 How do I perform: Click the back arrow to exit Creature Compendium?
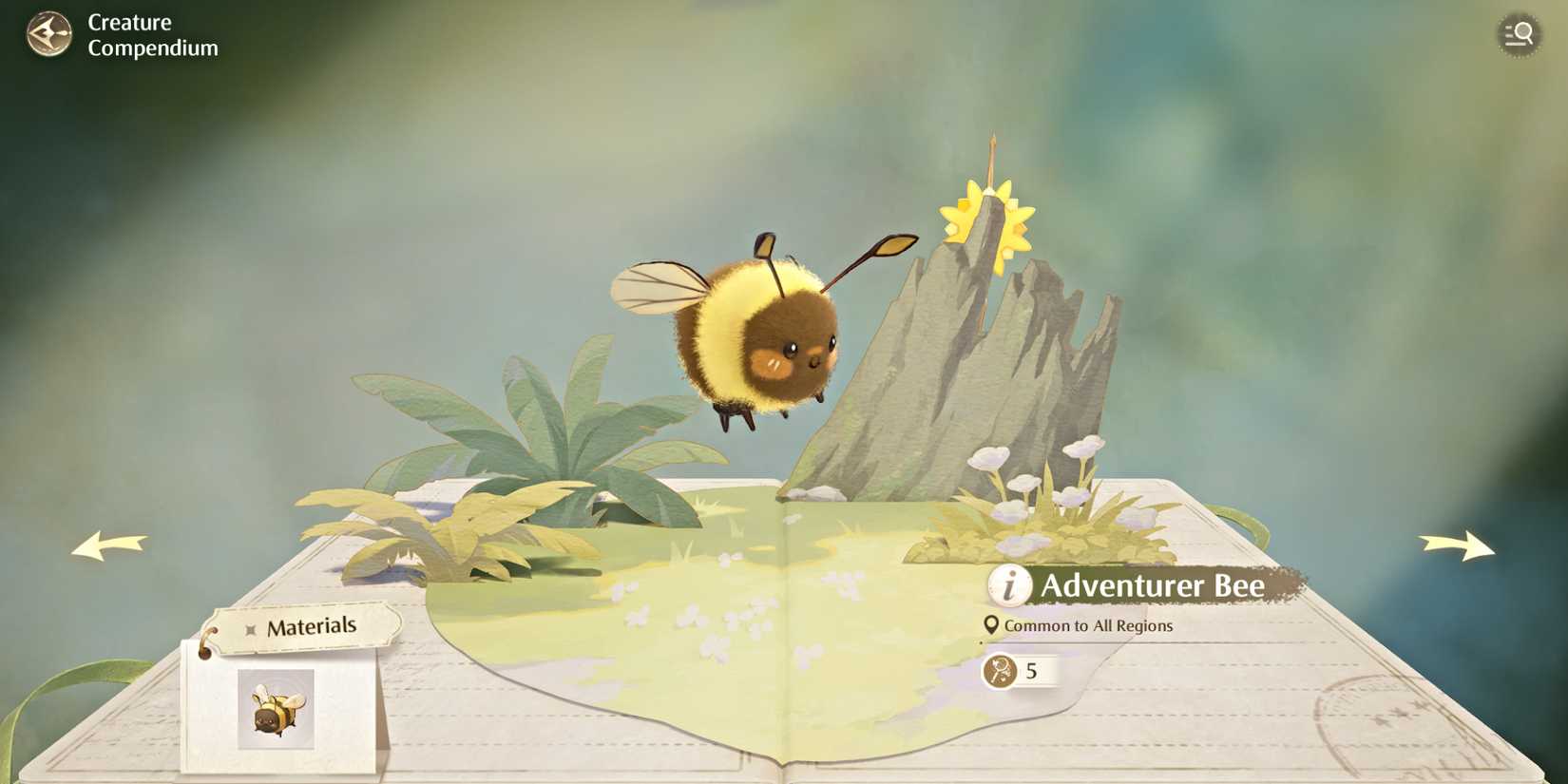[x=49, y=34]
